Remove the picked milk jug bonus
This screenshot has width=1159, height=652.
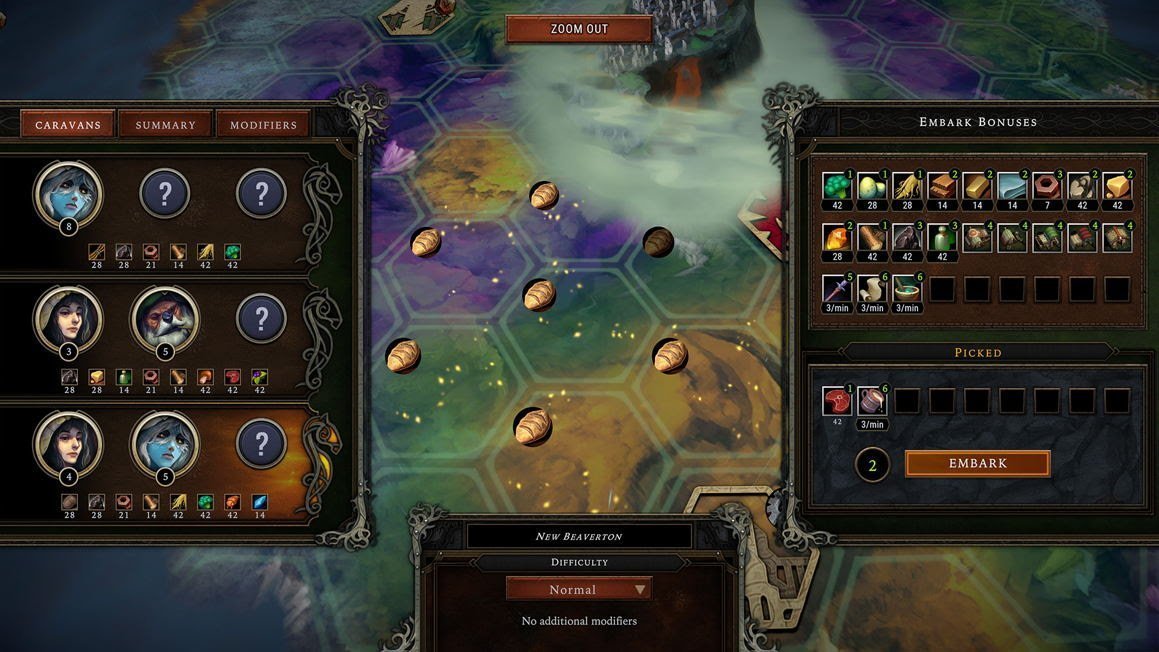click(x=871, y=401)
